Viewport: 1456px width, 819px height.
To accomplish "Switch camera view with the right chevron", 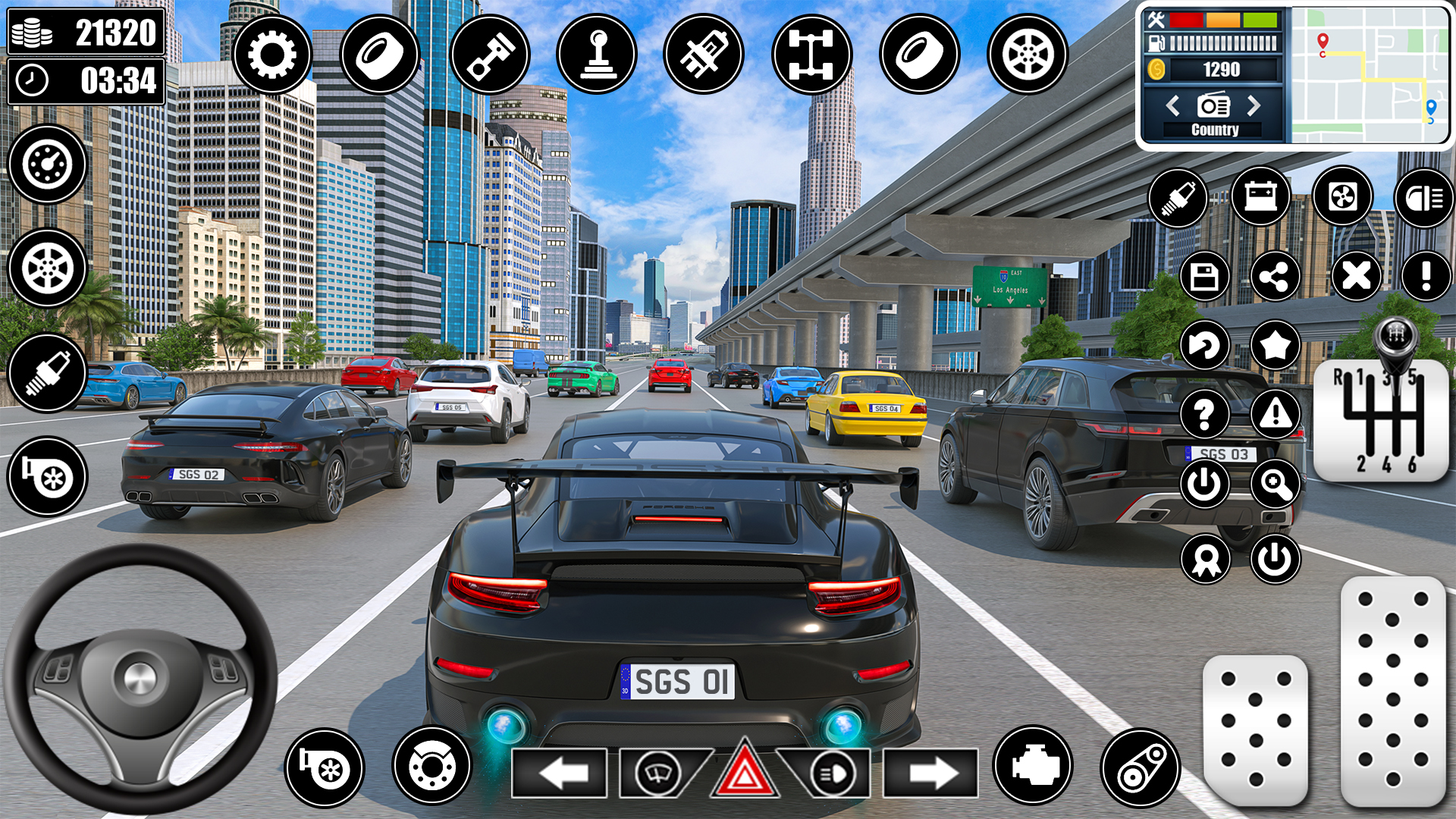I will click(x=1254, y=105).
